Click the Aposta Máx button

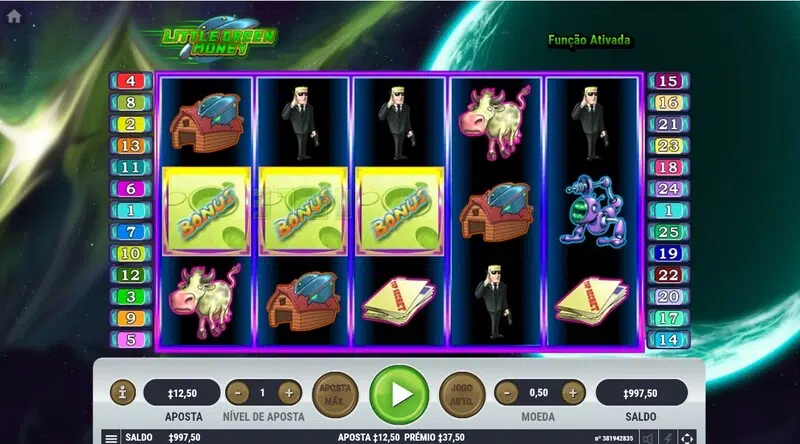click(336, 394)
